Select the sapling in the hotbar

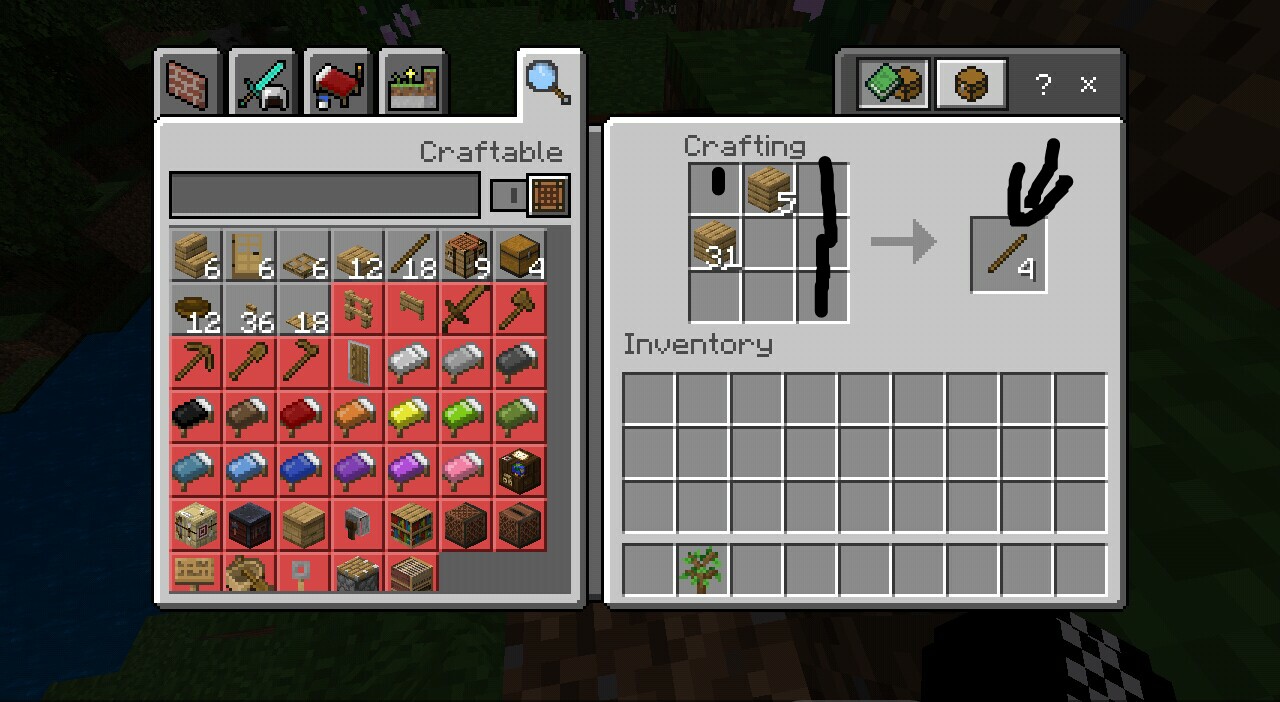tap(702, 570)
